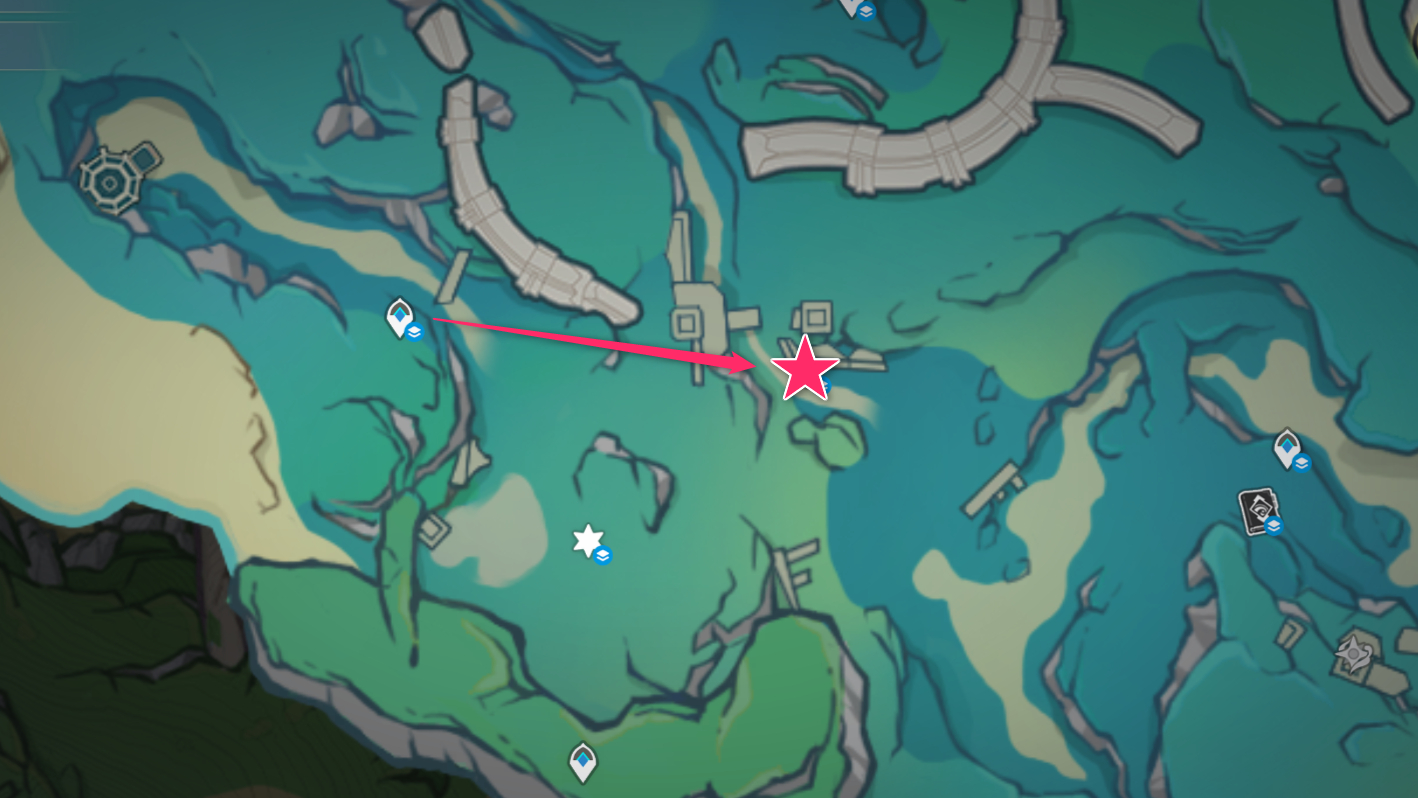The height and width of the screenshot is (798, 1418).
Task: Select the teleport waypoint on the far right
Action: point(1286,446)
